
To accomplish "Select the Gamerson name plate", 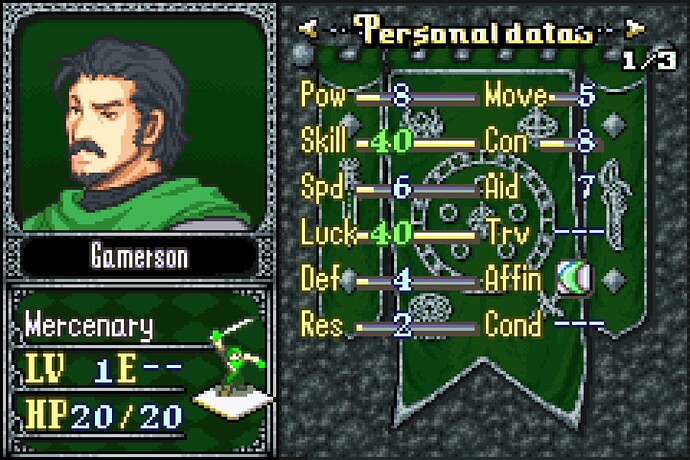I will coord(144,257).
